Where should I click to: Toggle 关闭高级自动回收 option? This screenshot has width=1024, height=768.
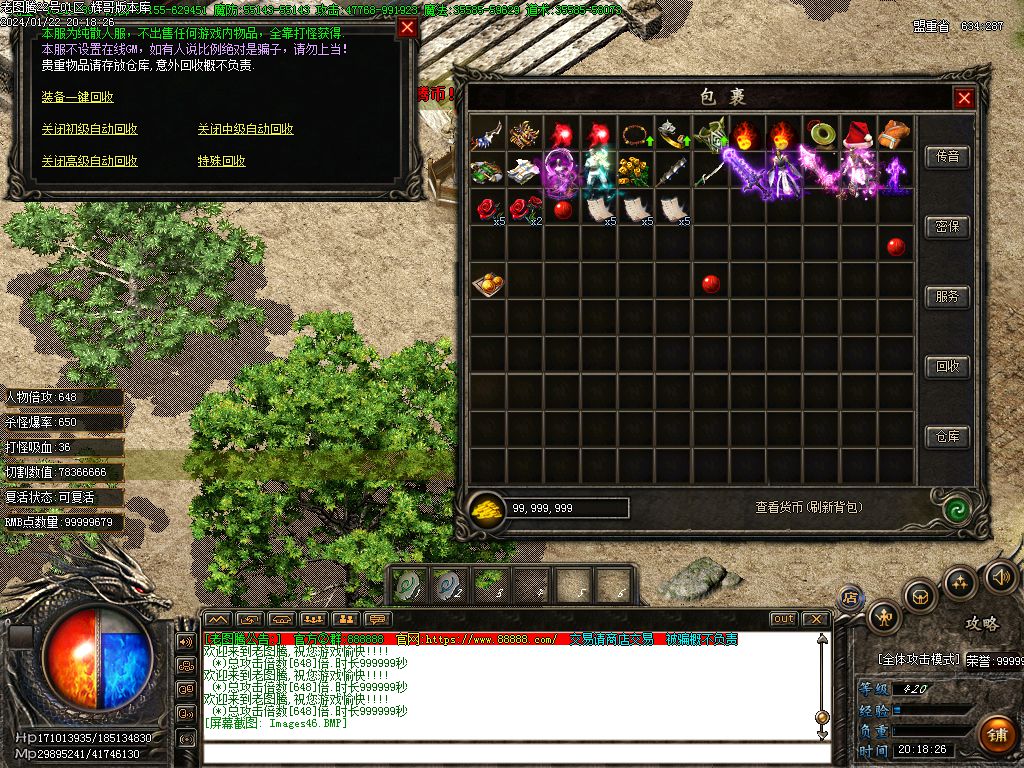pyautogui.click(x=90, y=161)
